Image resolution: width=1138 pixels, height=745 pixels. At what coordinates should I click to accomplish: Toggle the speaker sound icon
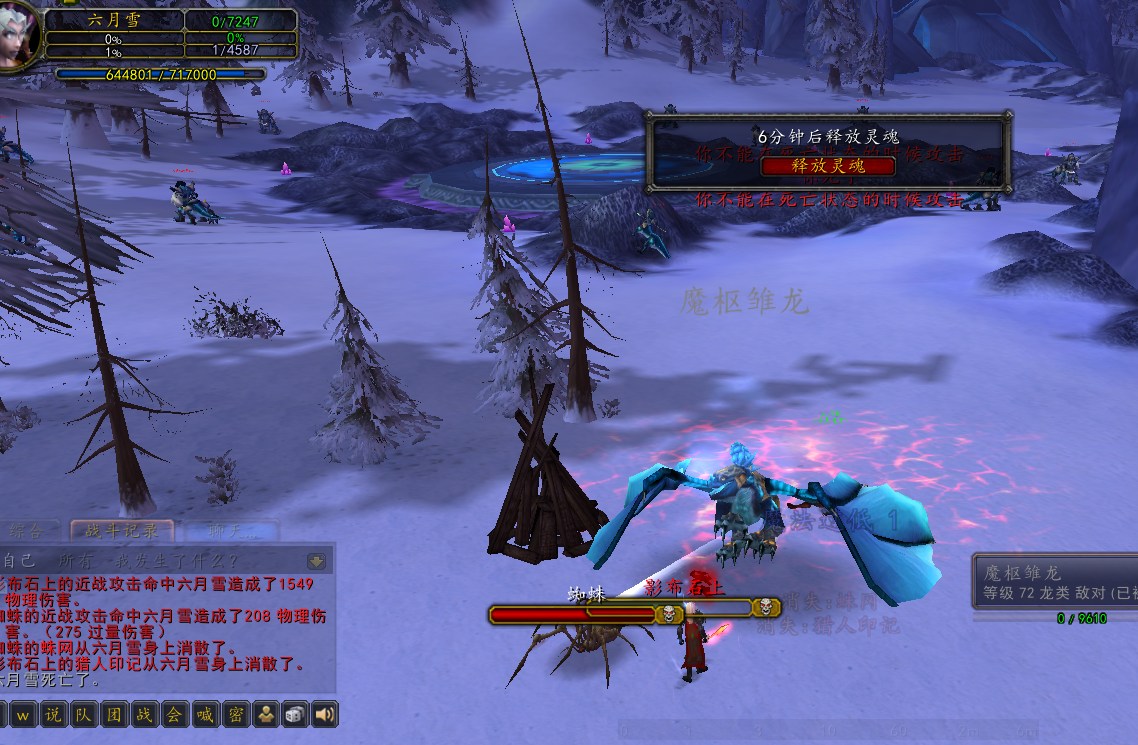pyautogui.click(x=325, y=714)
